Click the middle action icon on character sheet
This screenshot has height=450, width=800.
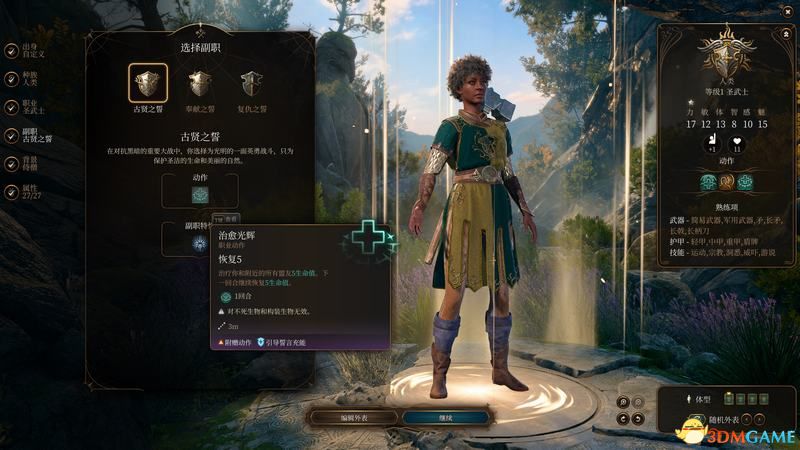click(x=726, y=182)
